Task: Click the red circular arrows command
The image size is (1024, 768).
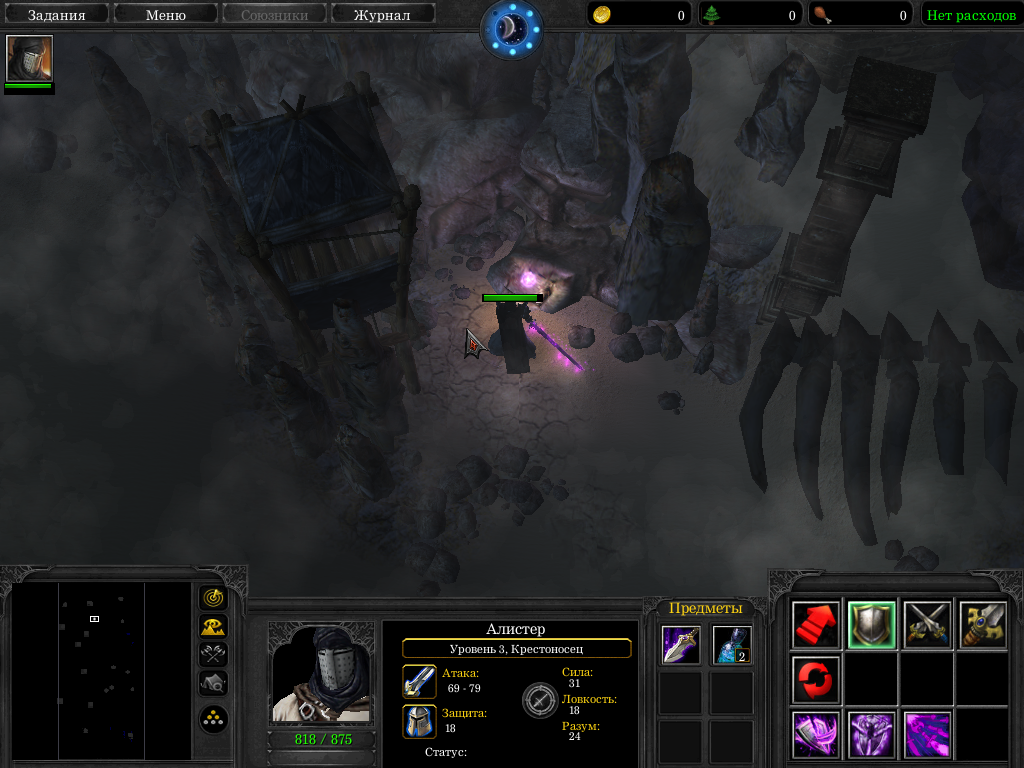Action: coord(816,680)
